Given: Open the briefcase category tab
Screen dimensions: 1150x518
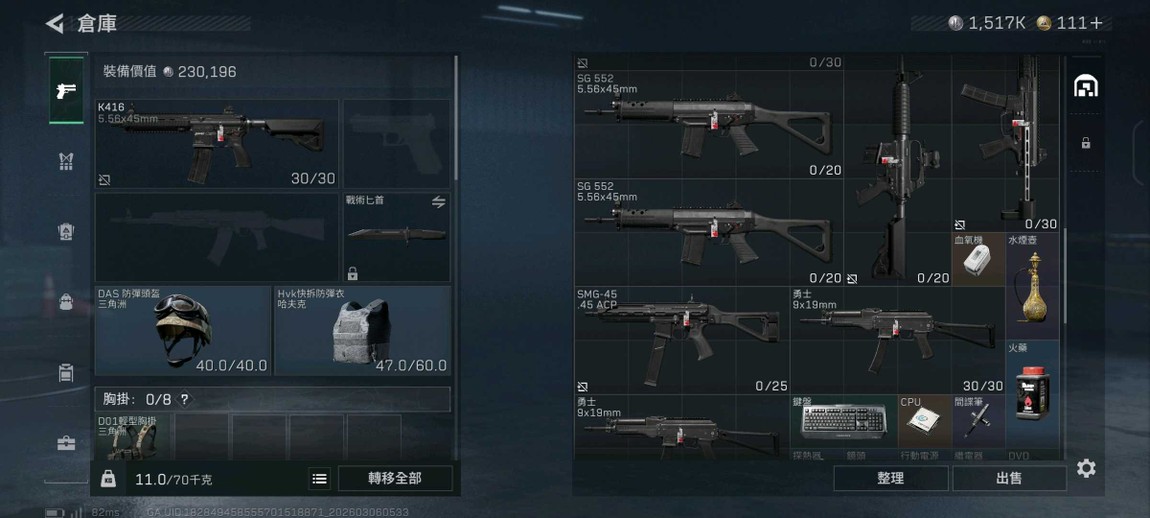Looking at the screenshot, I should pos(66,443).
